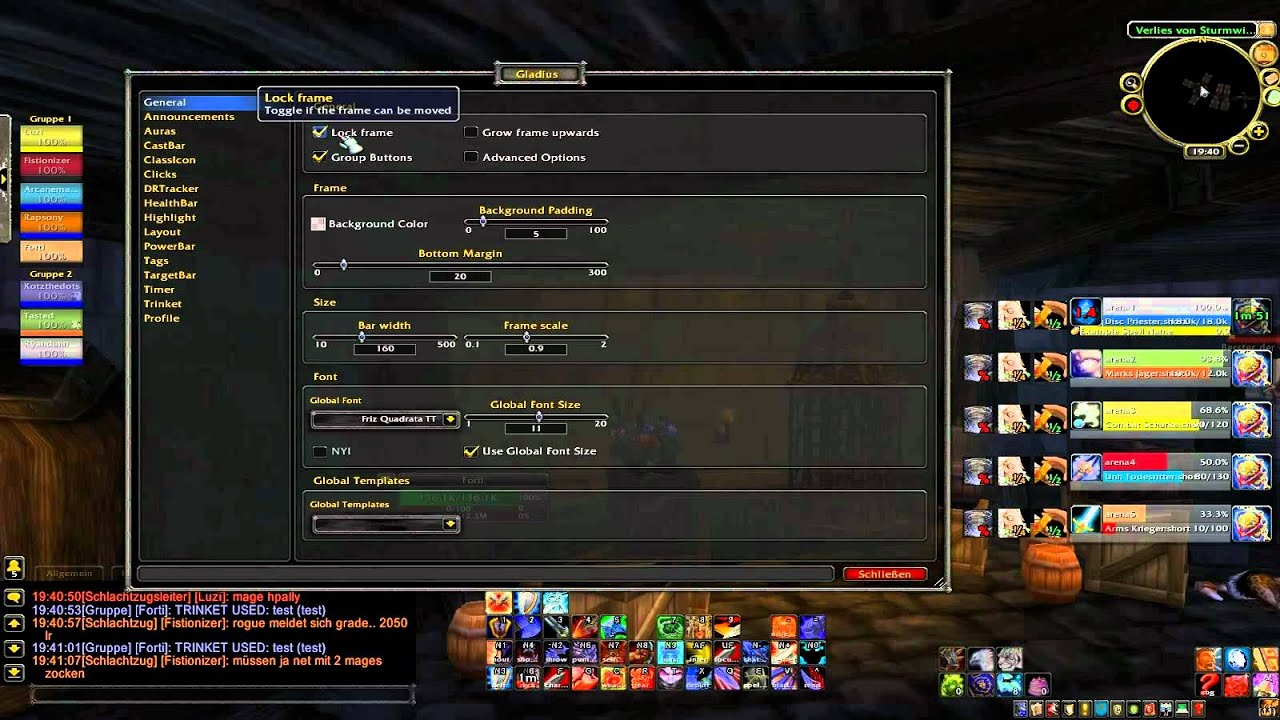Open the Auras settings section
Viewport: 1280px width, 720px height.
pos(160,131)
